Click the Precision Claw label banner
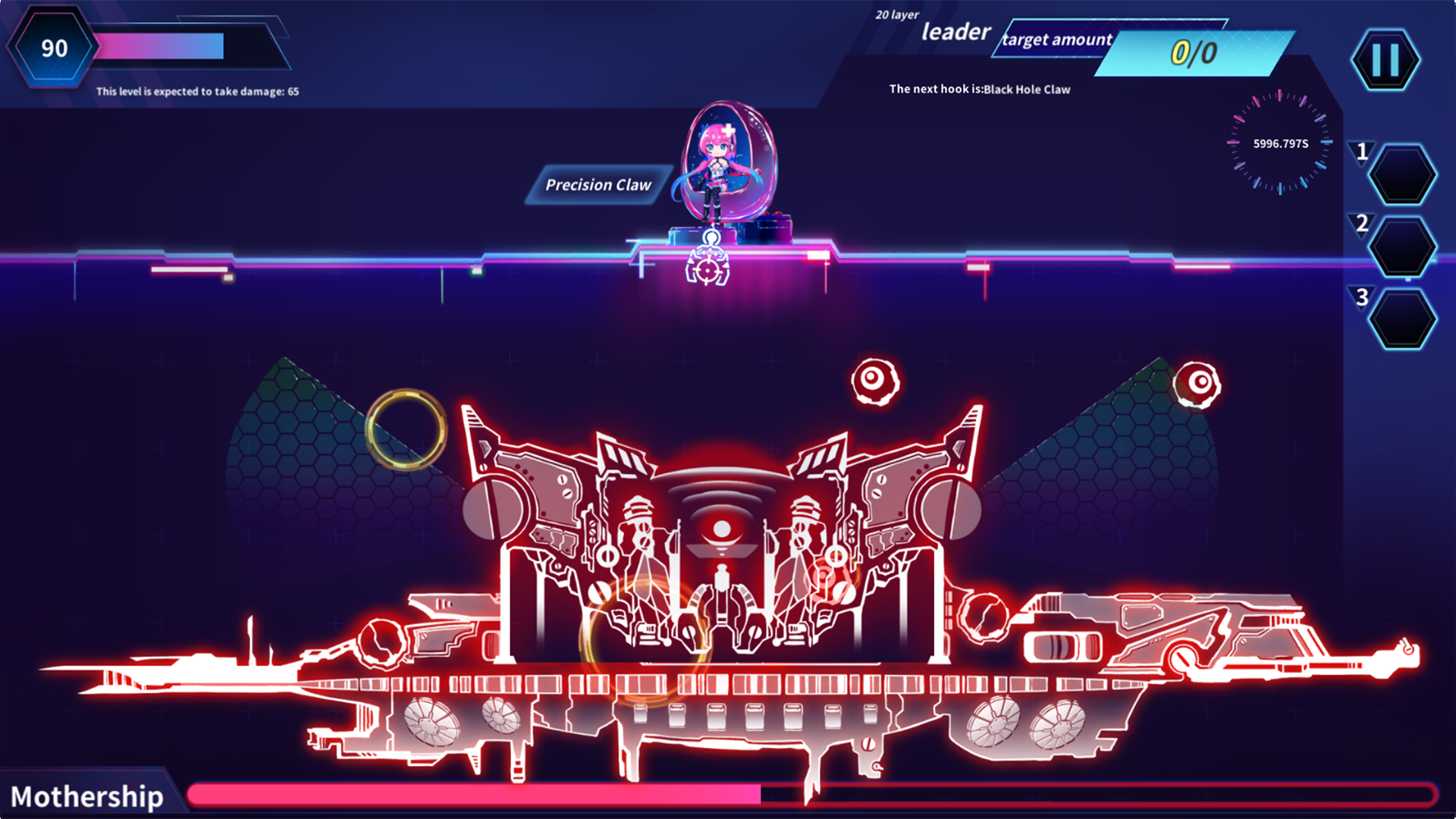The height and width of the screenshot is (819, 1456). click(x=598, y=184)
